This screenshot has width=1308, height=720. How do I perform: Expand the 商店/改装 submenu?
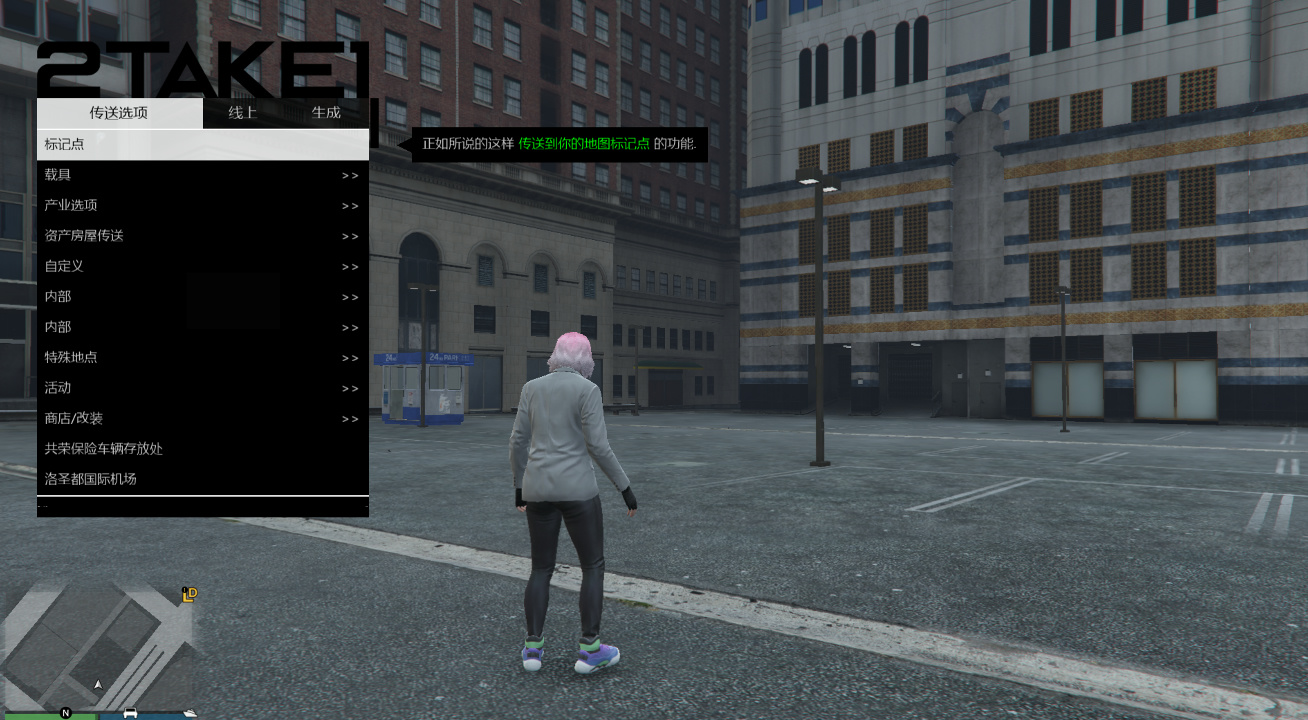(x=200, y=418)
